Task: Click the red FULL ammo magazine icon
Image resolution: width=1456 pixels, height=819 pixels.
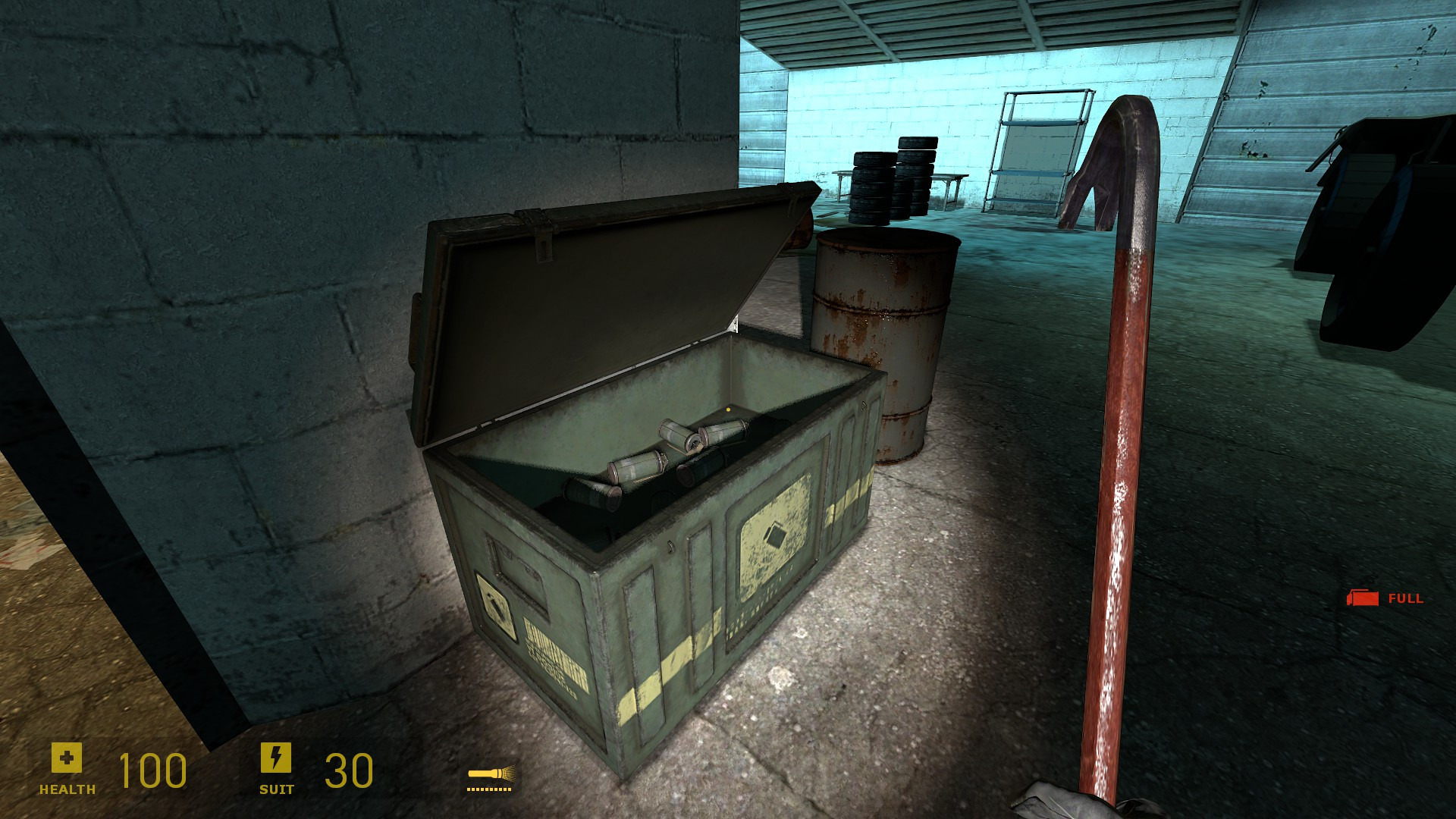Action: pos(1361,598)
